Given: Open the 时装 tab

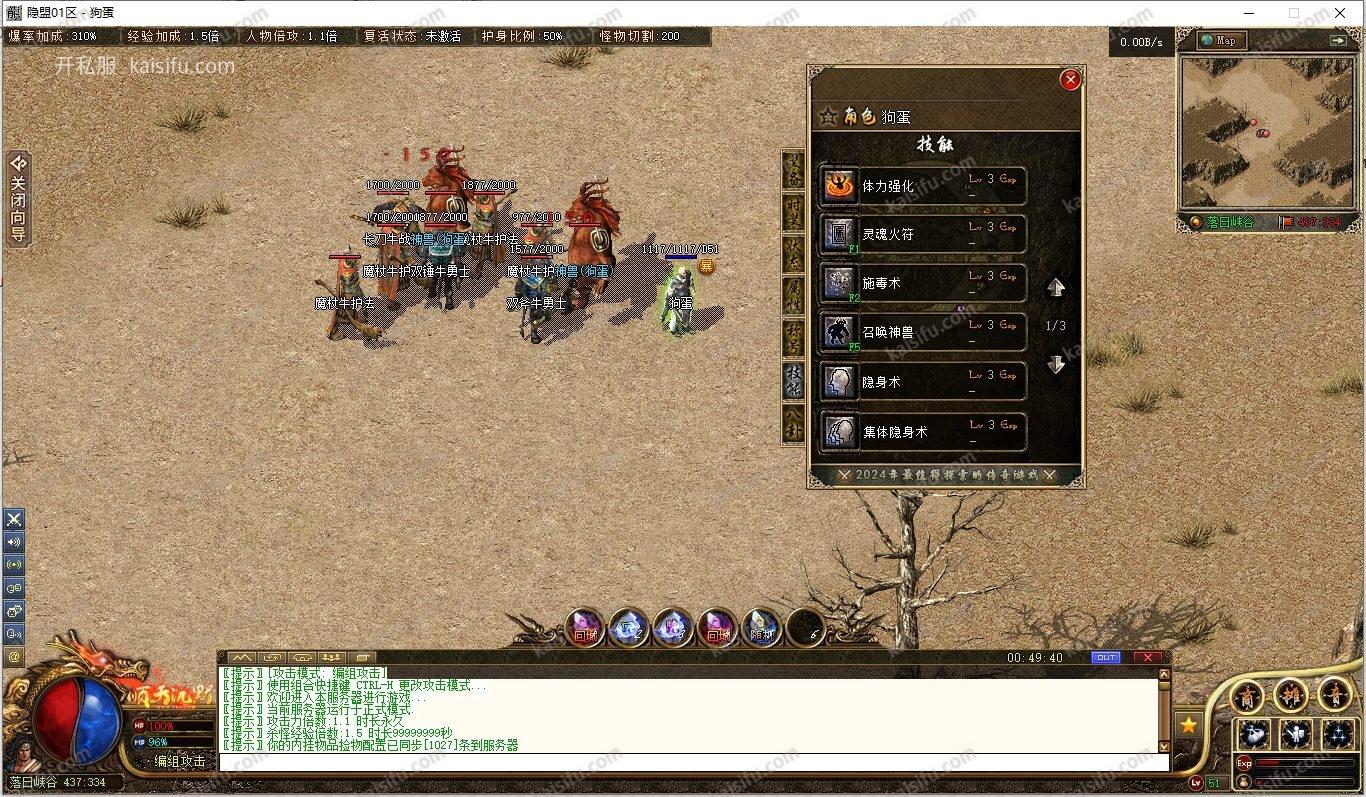Looking at the screenshot, I should tap(793, 212).
